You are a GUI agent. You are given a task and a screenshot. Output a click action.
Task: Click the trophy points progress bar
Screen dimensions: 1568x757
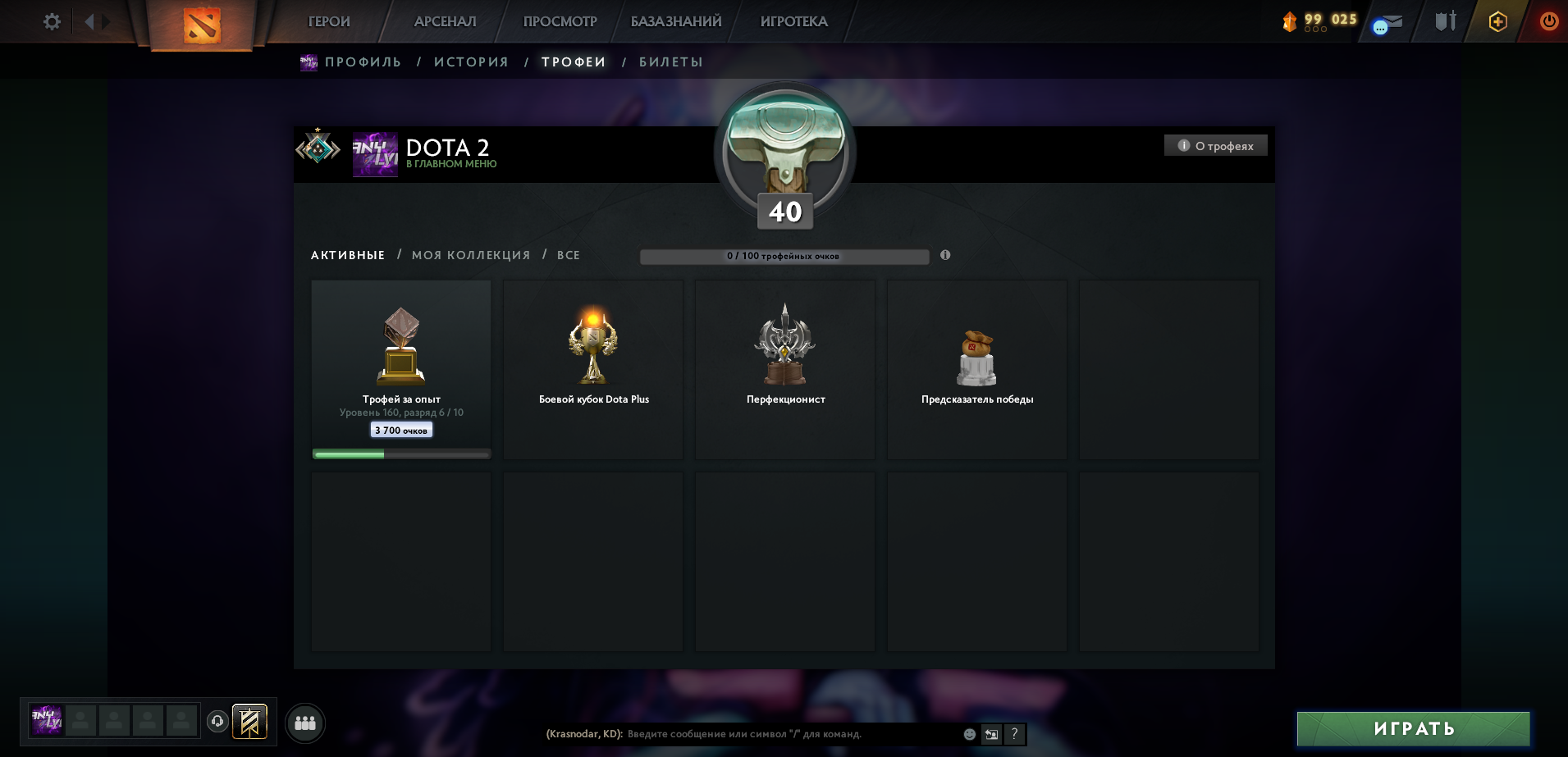(x=784, y=256)
